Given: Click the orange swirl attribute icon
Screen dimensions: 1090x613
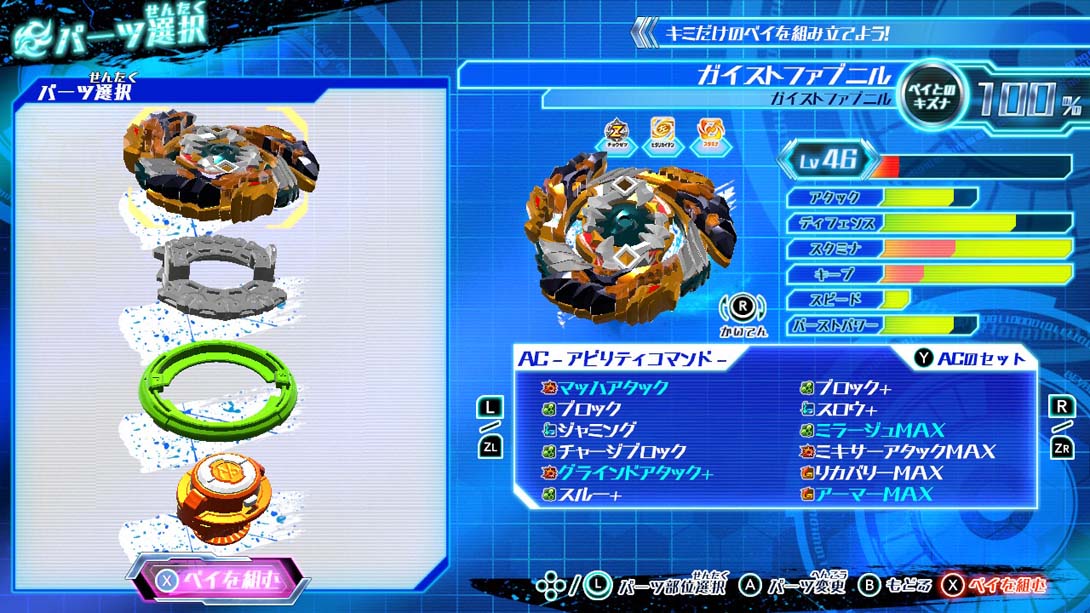Looking at the screenshot, I should click(x=708, y=135).
